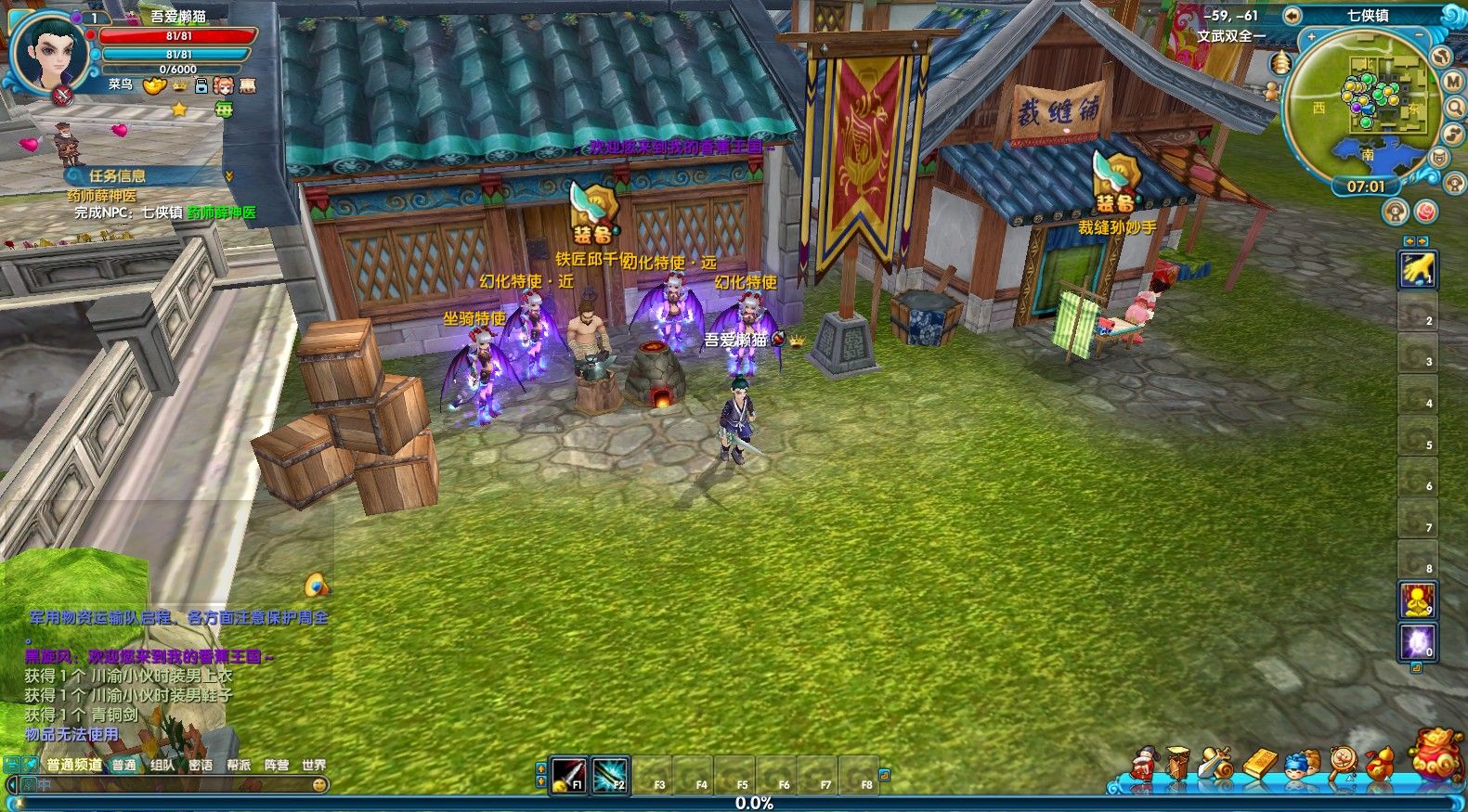Activate the F1 sword skill slot
1468x812 pixels.
pos(567,774)
